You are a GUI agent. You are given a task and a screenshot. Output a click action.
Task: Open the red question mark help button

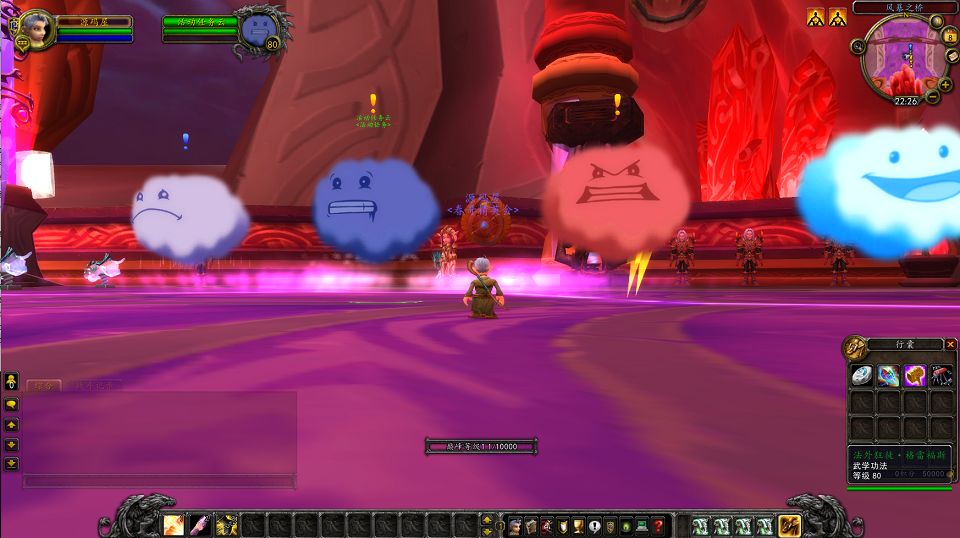pos(658,526)
